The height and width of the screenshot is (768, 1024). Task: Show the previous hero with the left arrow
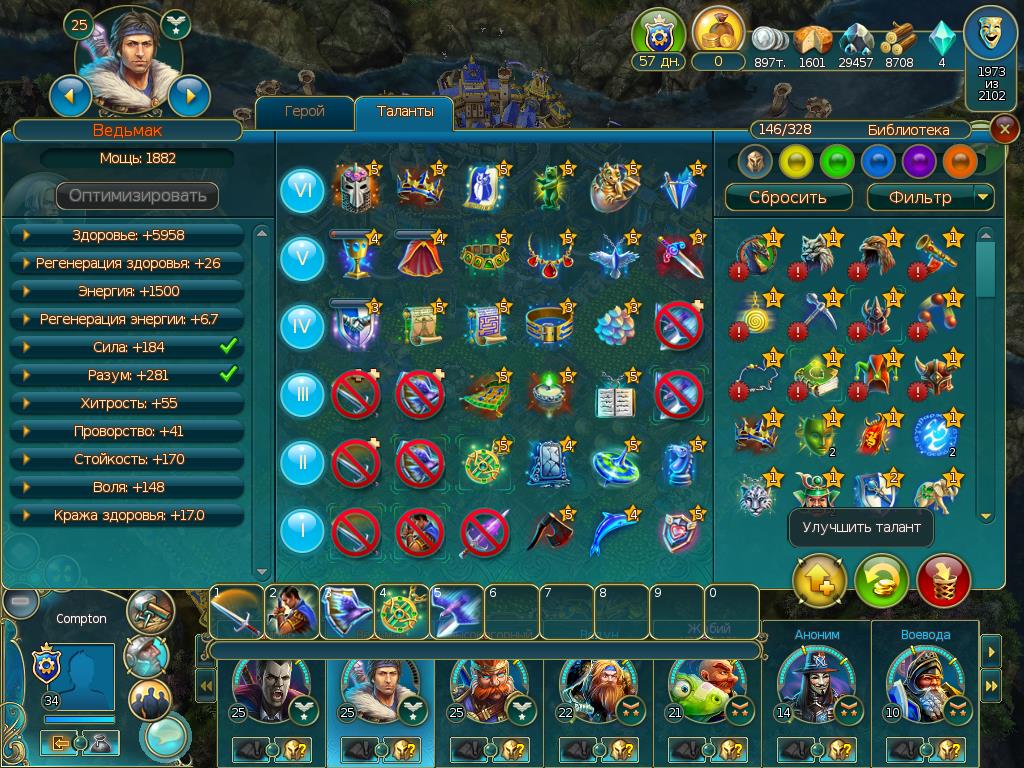pos(70,96)
